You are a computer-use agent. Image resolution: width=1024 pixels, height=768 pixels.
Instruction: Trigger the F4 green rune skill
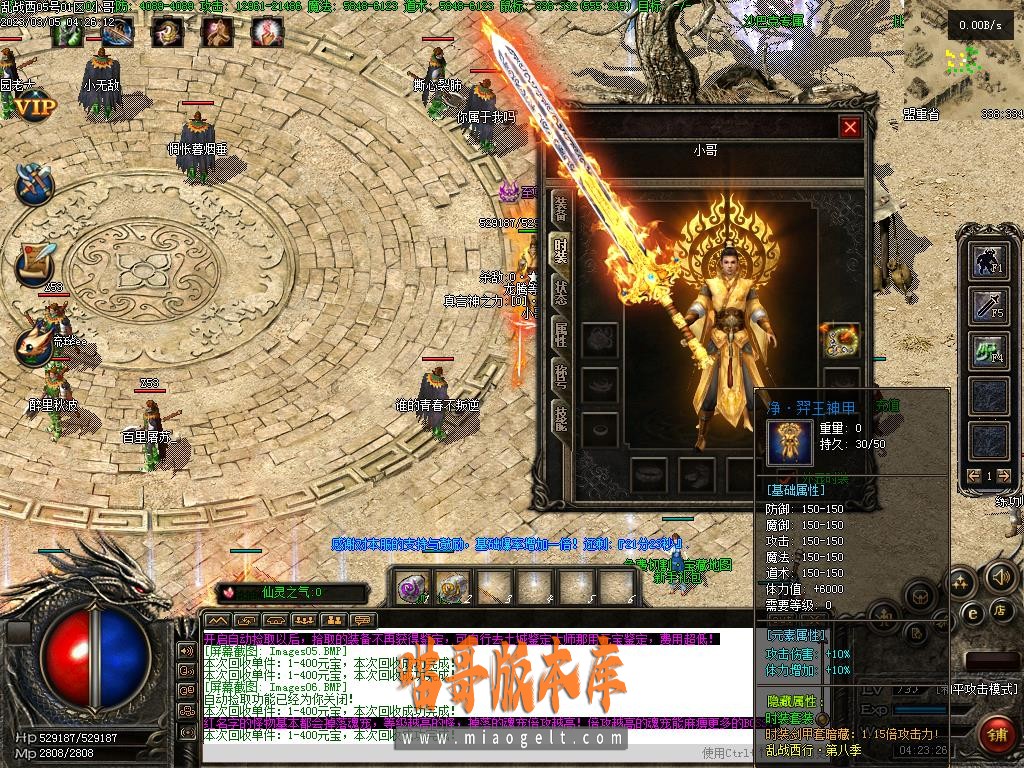coord(990,351)
